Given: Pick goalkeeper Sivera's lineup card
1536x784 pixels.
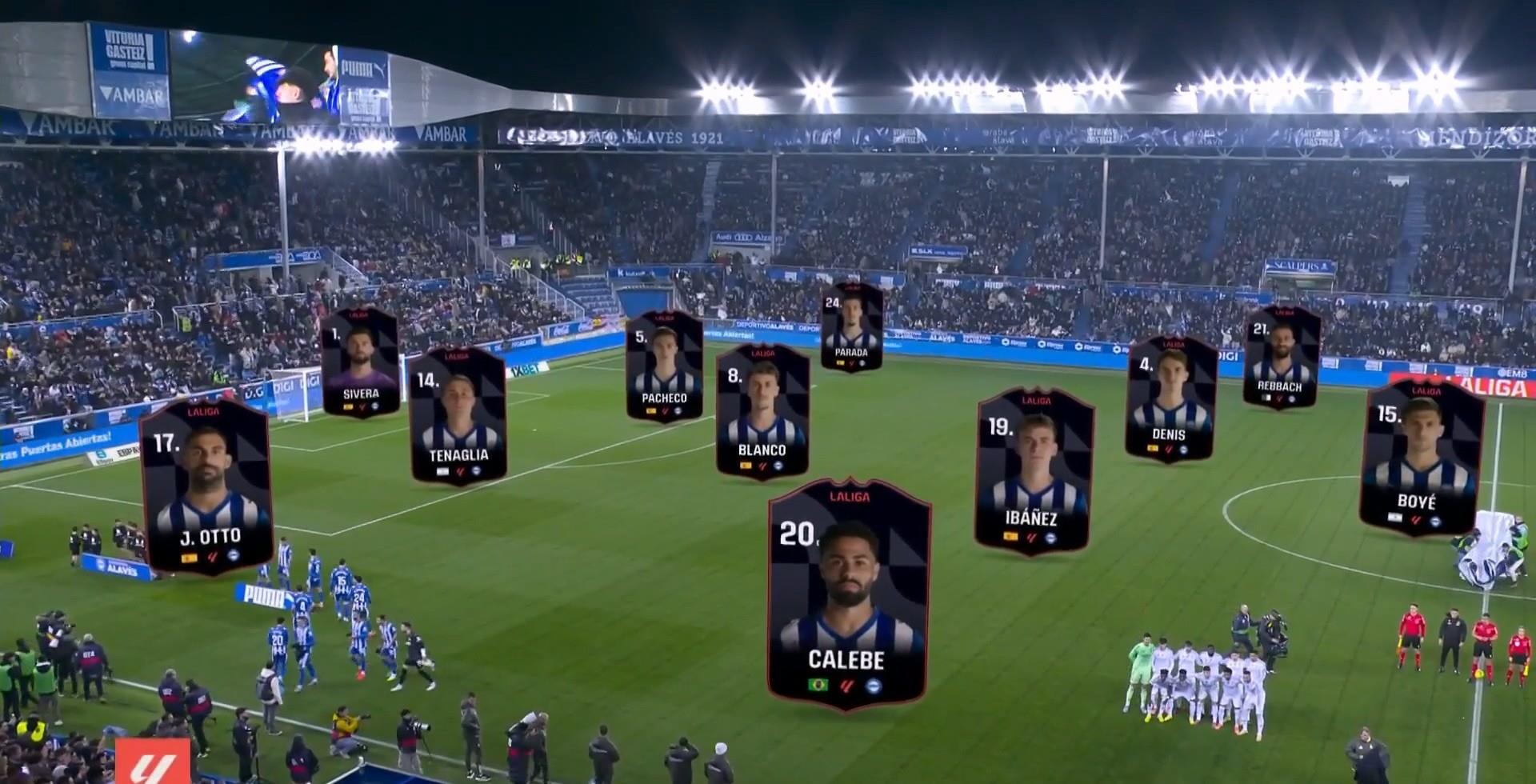Looking at the screenshot, I should coord(360,362).
